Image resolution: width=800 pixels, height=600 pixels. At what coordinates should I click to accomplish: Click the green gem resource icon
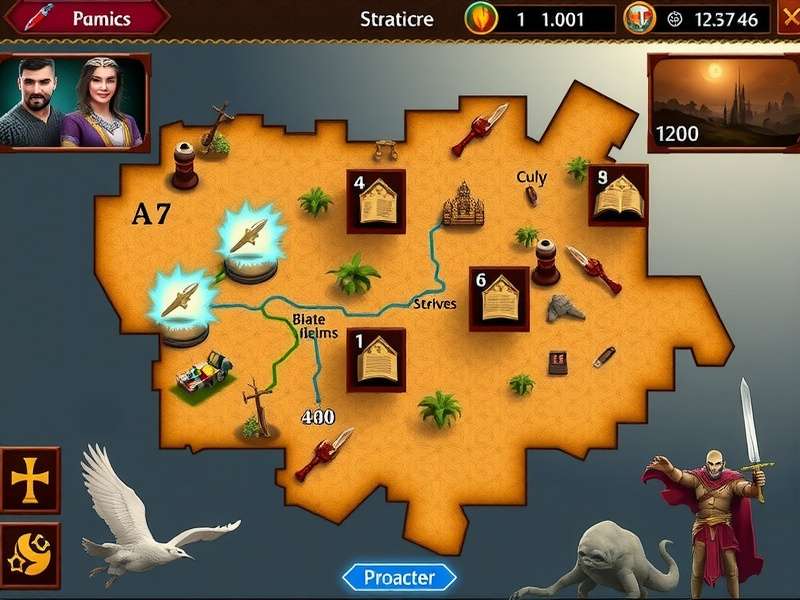[x=480, y=18]
